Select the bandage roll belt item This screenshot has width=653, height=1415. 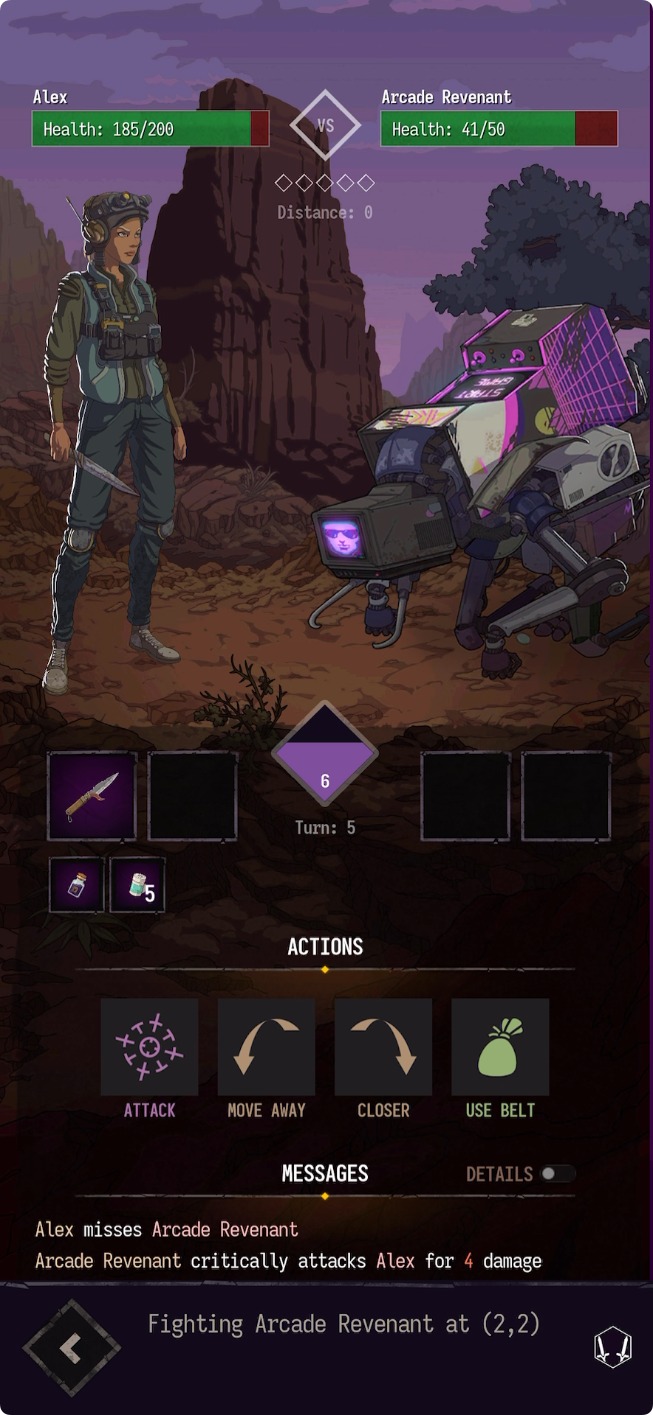pyautogui.click(x=137, y=885)
